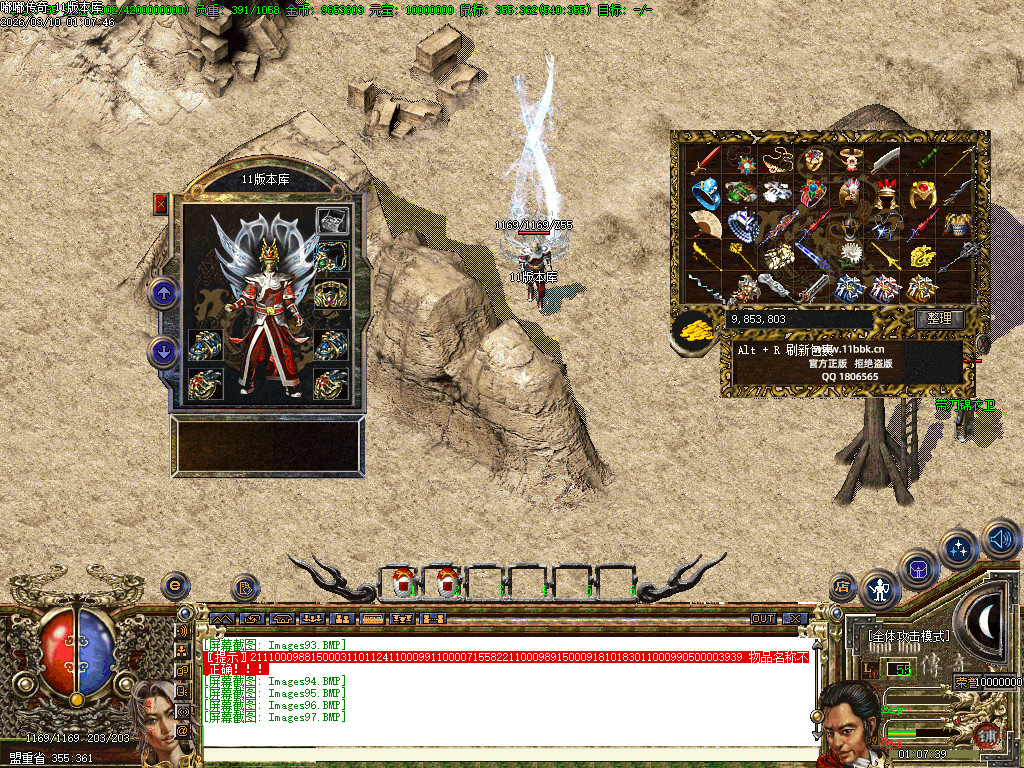Open the 店 shop button
The width and height of the screenshot is (1024, 768).
[843, 587]
